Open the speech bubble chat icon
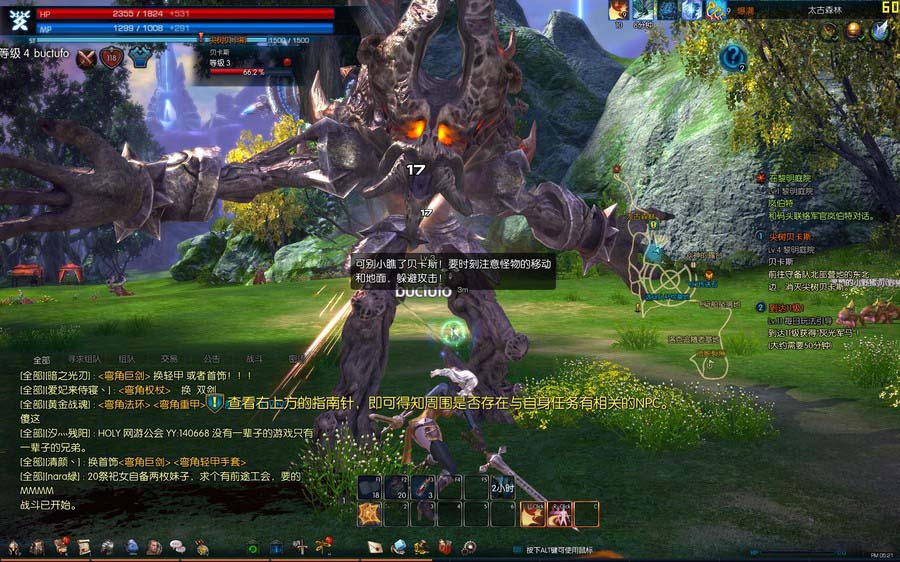The height and width of the screenshot is (562, 900). [x=177, y=547]
